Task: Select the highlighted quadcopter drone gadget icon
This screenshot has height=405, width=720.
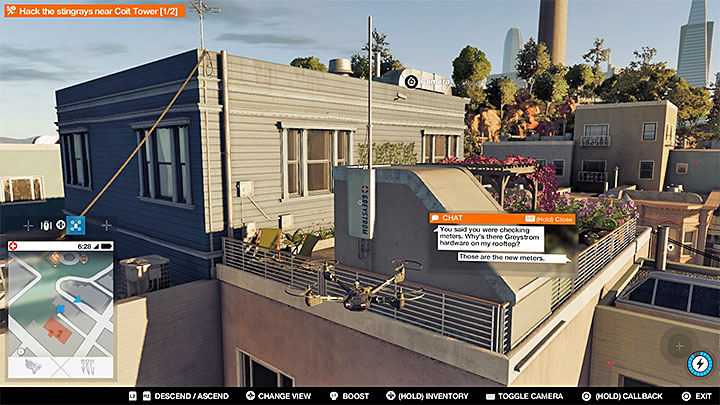Action: tap(76, 225)
